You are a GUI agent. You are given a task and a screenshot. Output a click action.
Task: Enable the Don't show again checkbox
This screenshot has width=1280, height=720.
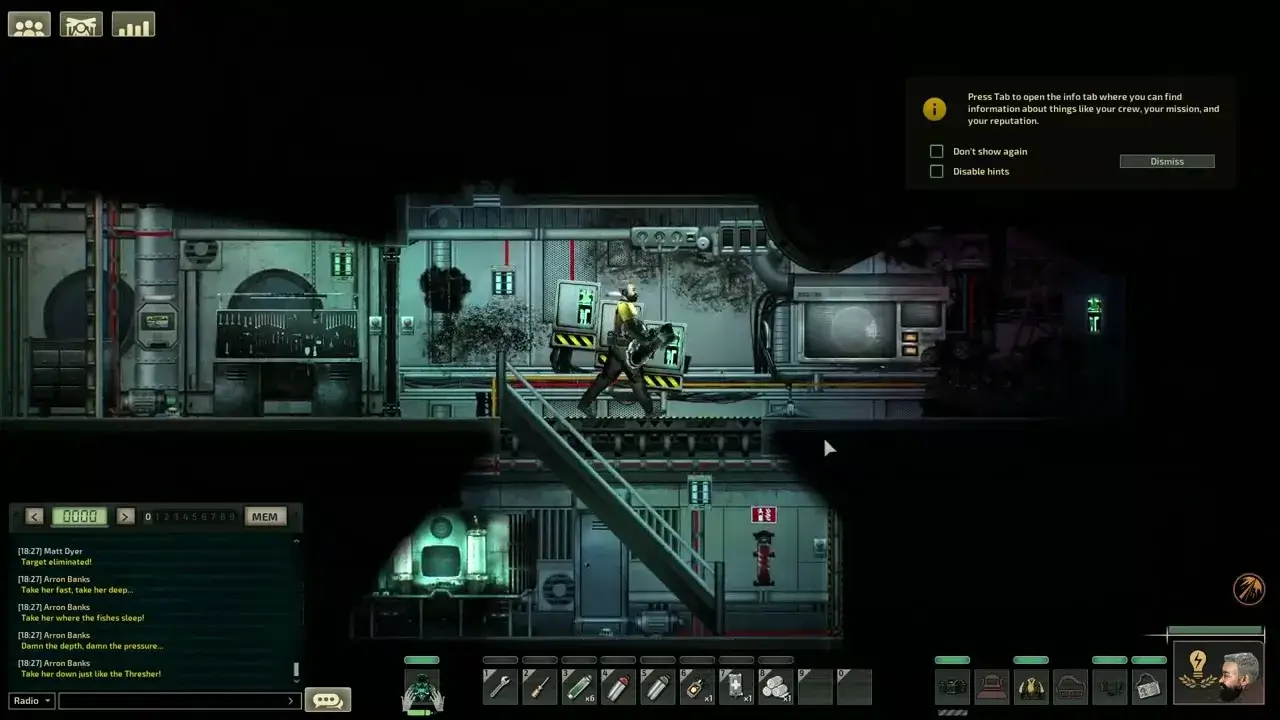tap(936, 151)
